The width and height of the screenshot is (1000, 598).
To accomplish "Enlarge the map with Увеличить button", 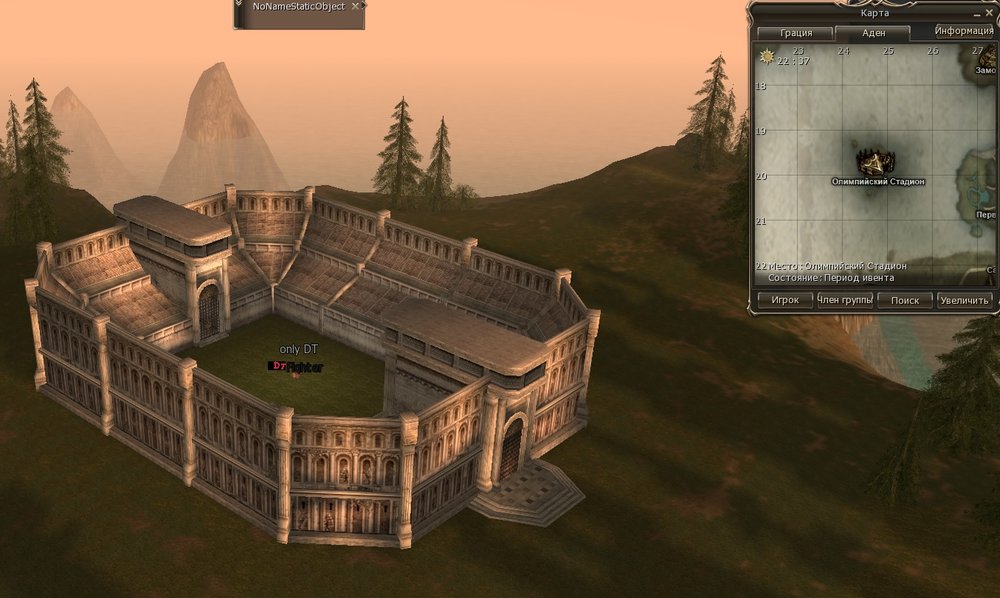I will point(965,300).
